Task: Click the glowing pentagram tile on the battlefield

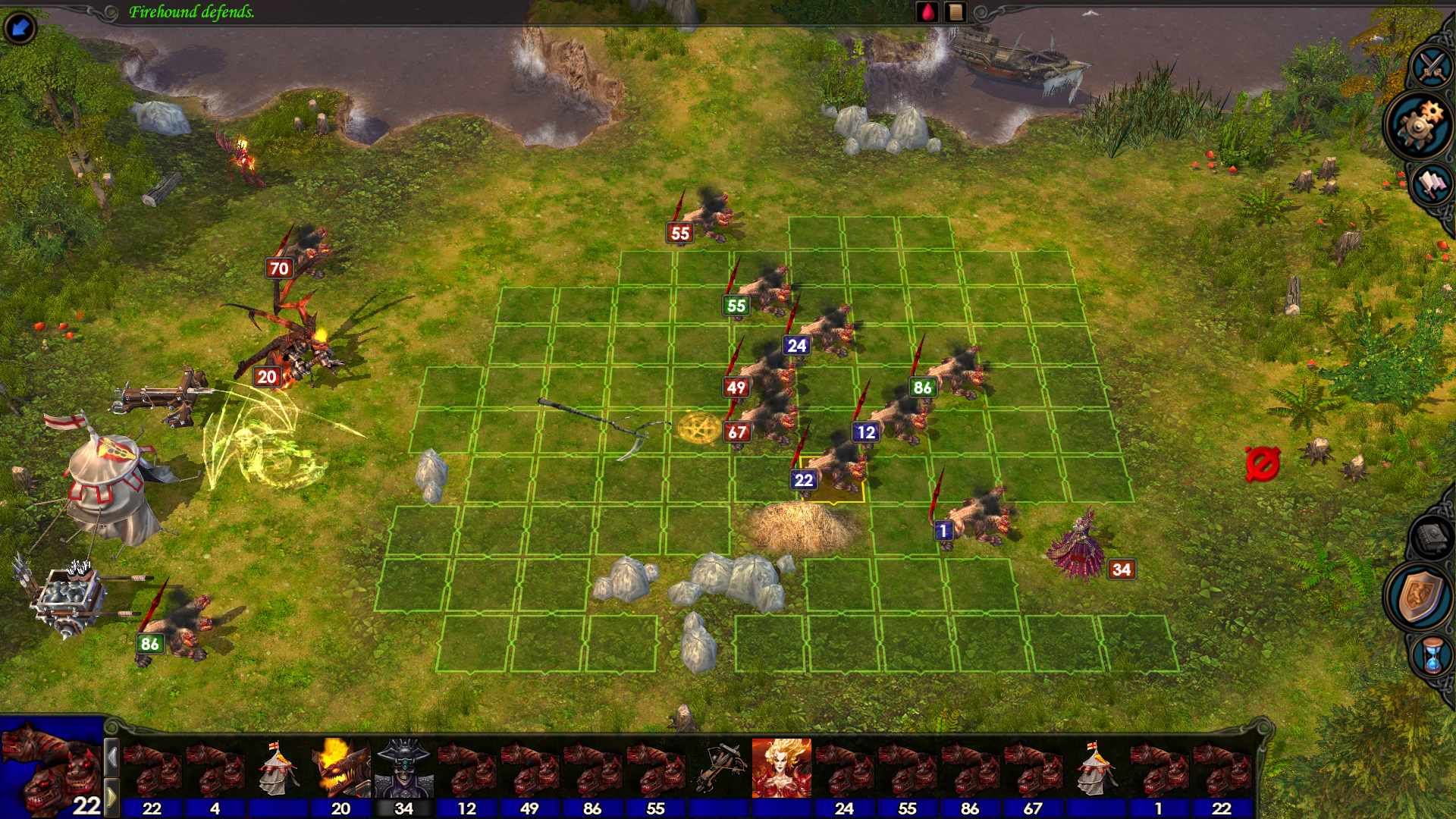Action: coord(698,428)
